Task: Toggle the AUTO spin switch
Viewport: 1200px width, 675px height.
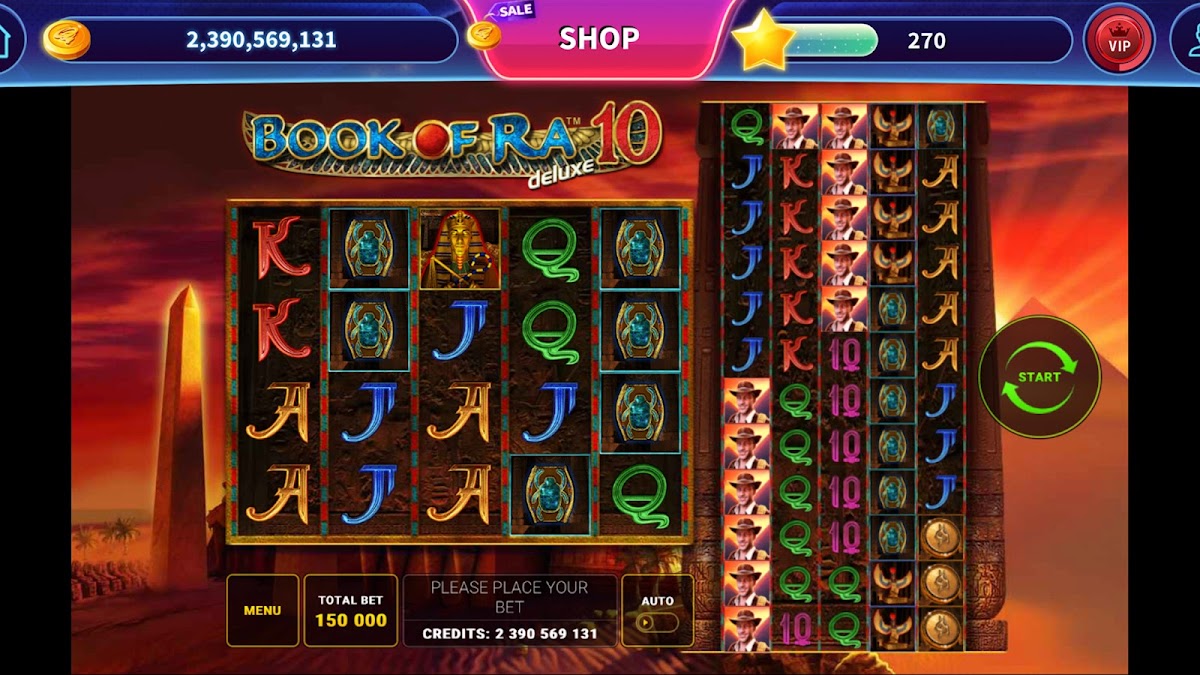Action: (657, 621)
